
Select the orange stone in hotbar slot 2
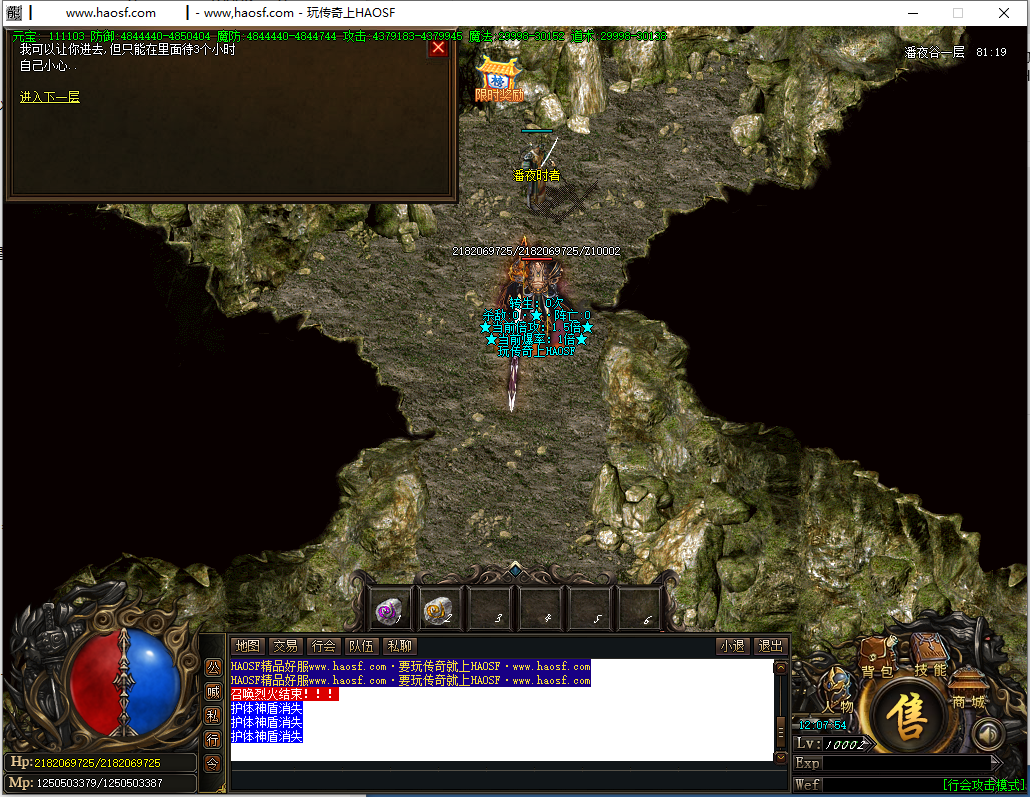click(439, 607)
